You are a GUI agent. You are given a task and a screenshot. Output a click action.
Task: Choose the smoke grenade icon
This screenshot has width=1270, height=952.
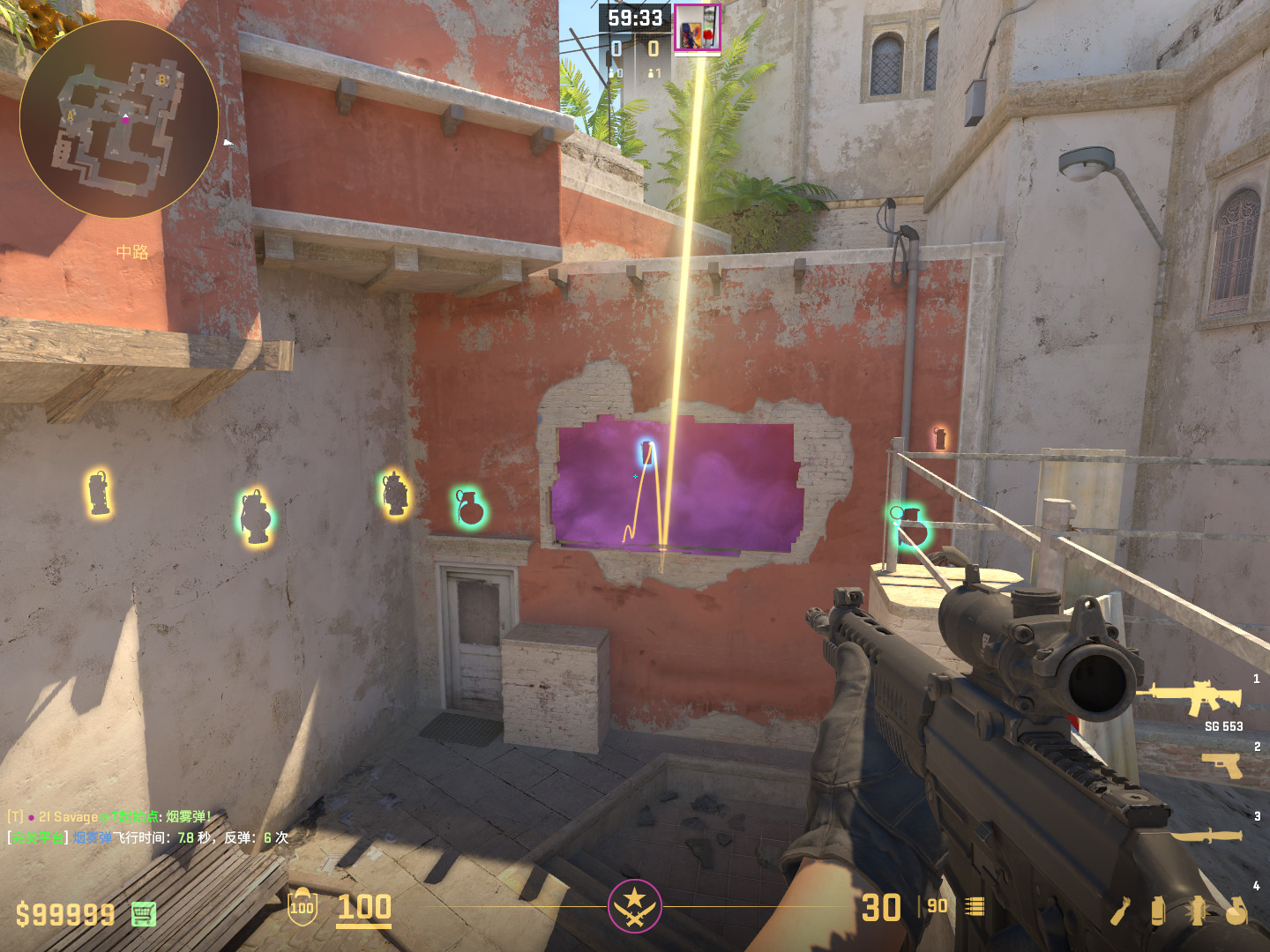pos(1158,911)
